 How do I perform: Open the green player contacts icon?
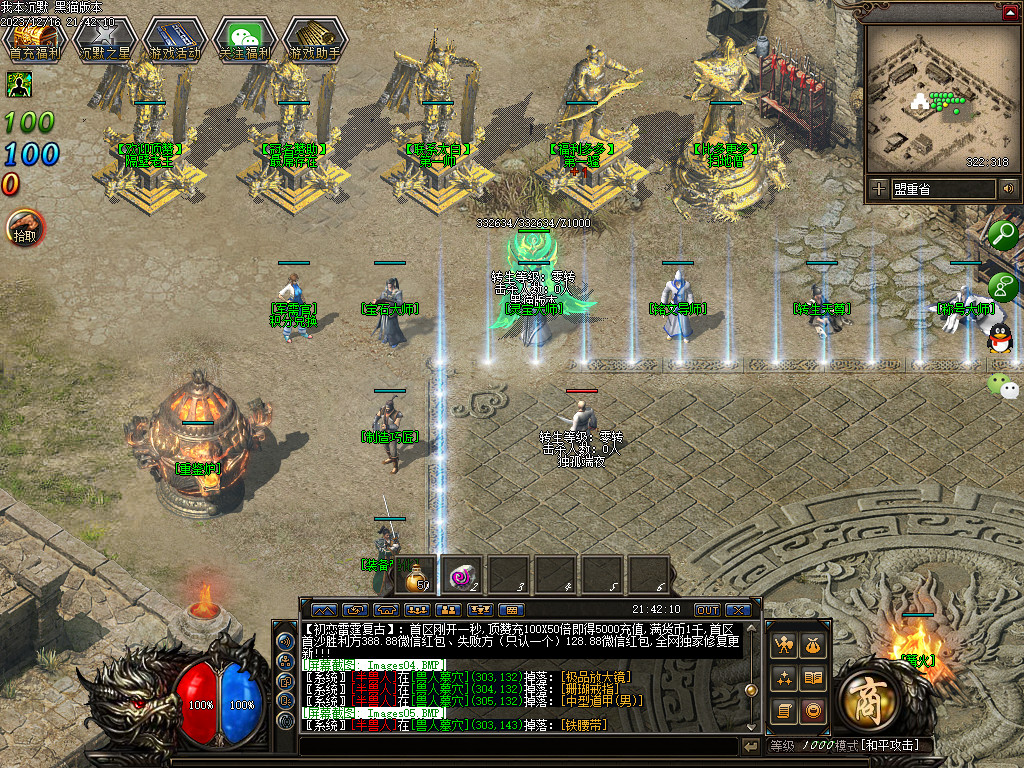tap(1002, 287)
